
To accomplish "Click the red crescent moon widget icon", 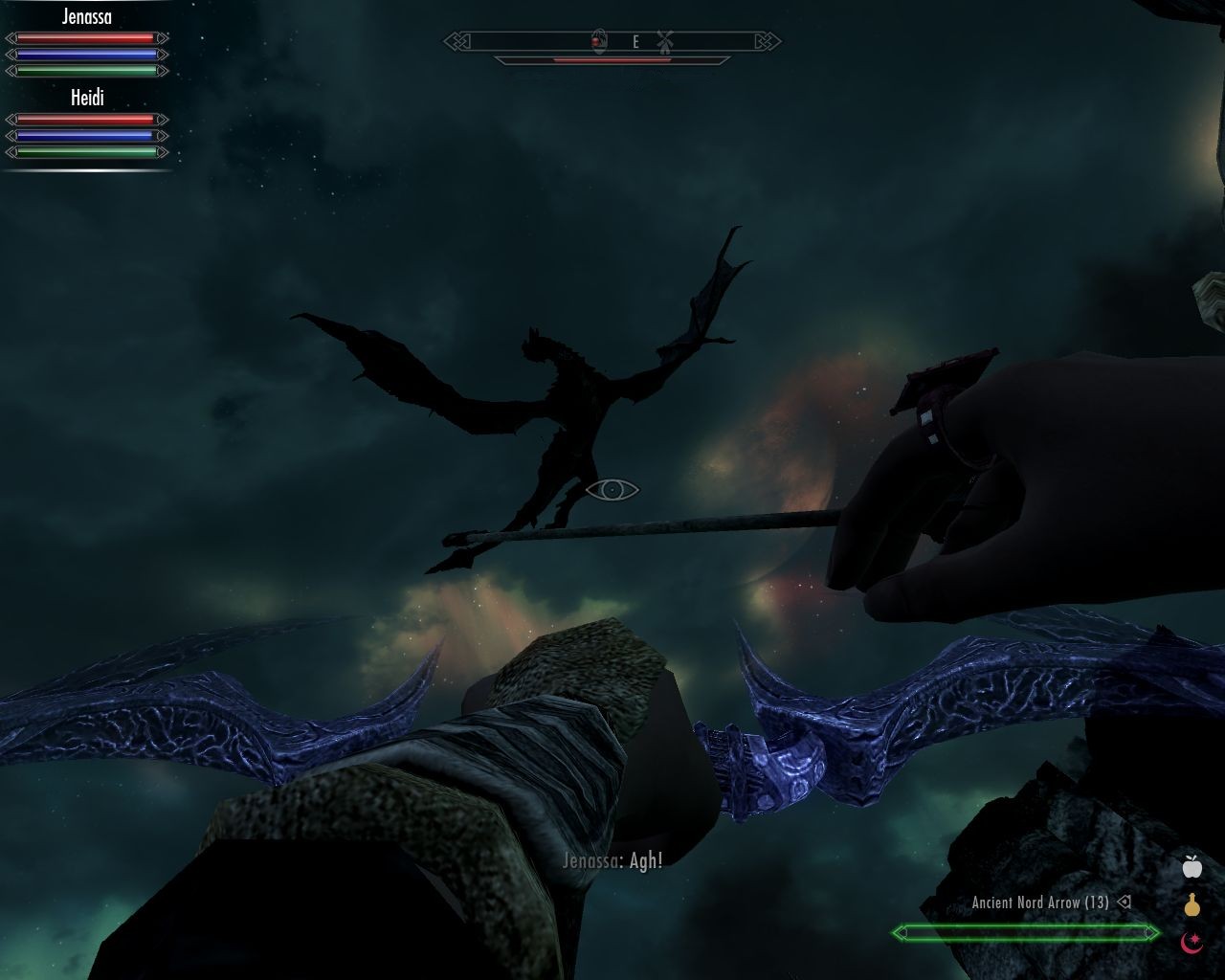I will 1191,943.
